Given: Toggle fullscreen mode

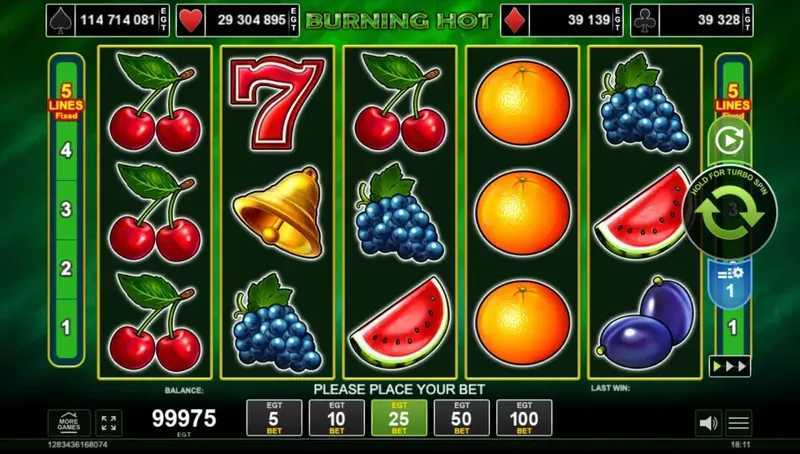Looking at the screenshot, I should (109, 422).
